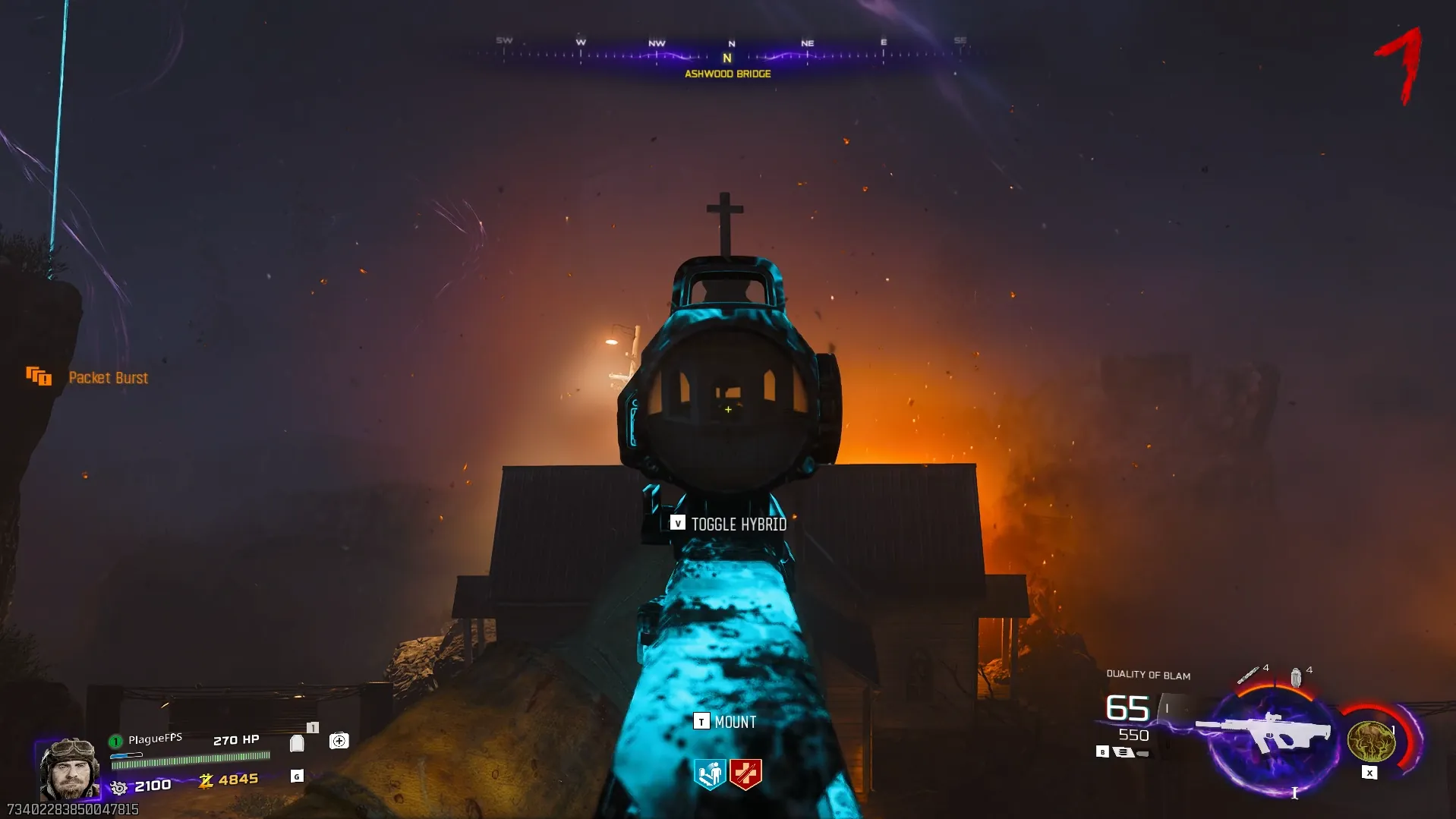The height and width of the screenshot is (819, 1456).
Task: Click the yellow Essence points icon
Action: [206, 781]
